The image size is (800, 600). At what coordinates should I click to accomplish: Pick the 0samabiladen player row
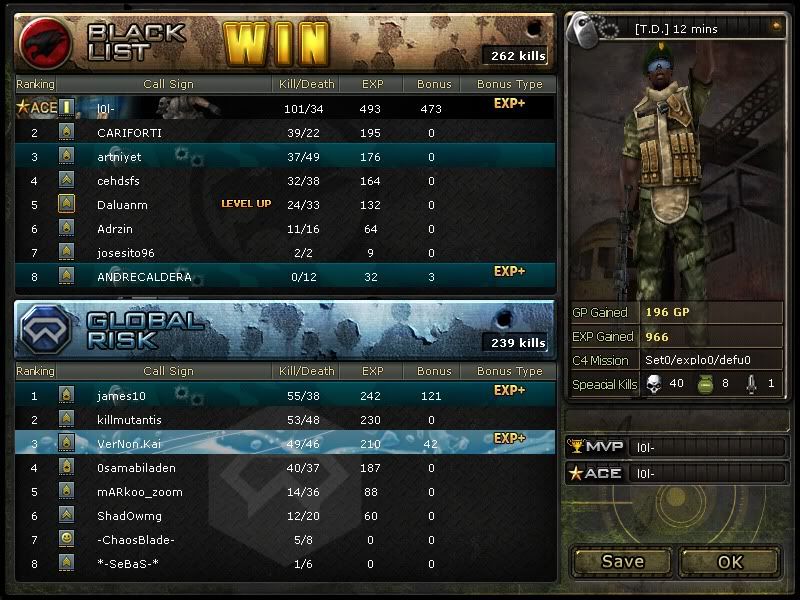coord(285,468)
